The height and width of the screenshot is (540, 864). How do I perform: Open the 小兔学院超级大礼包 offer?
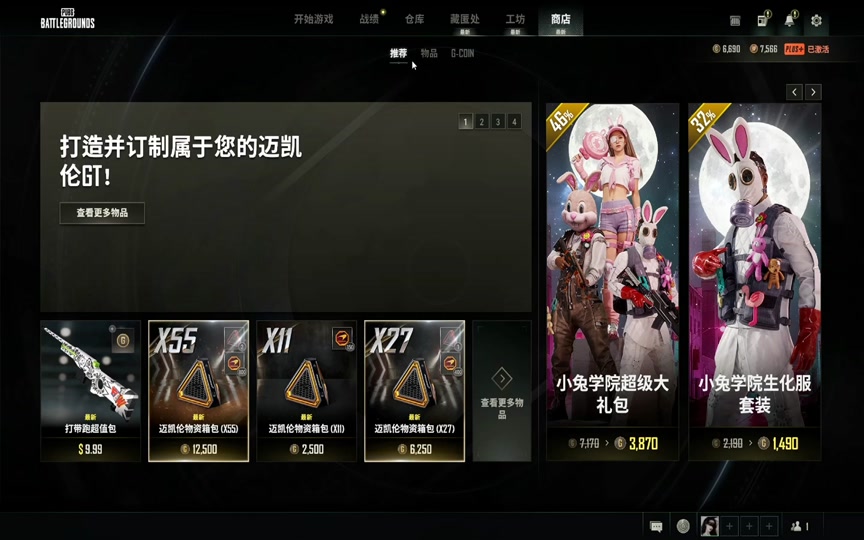click(612, 281)
